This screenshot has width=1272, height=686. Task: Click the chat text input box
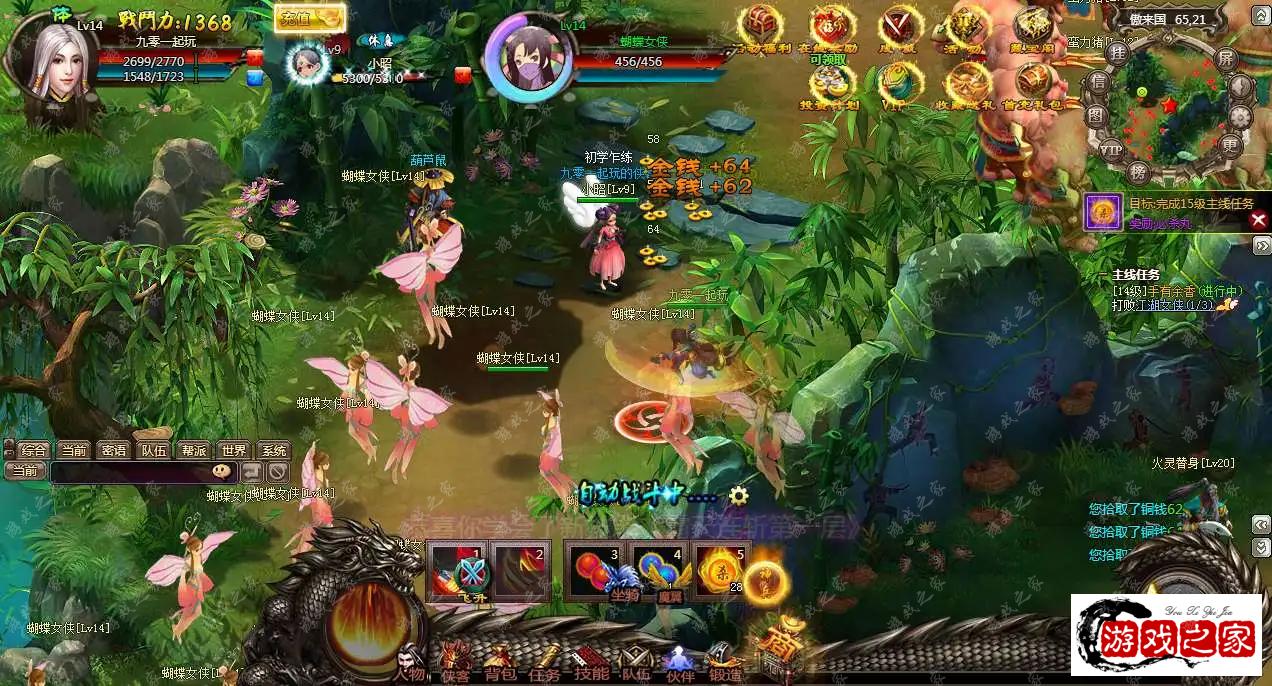(x=130, y=471)
